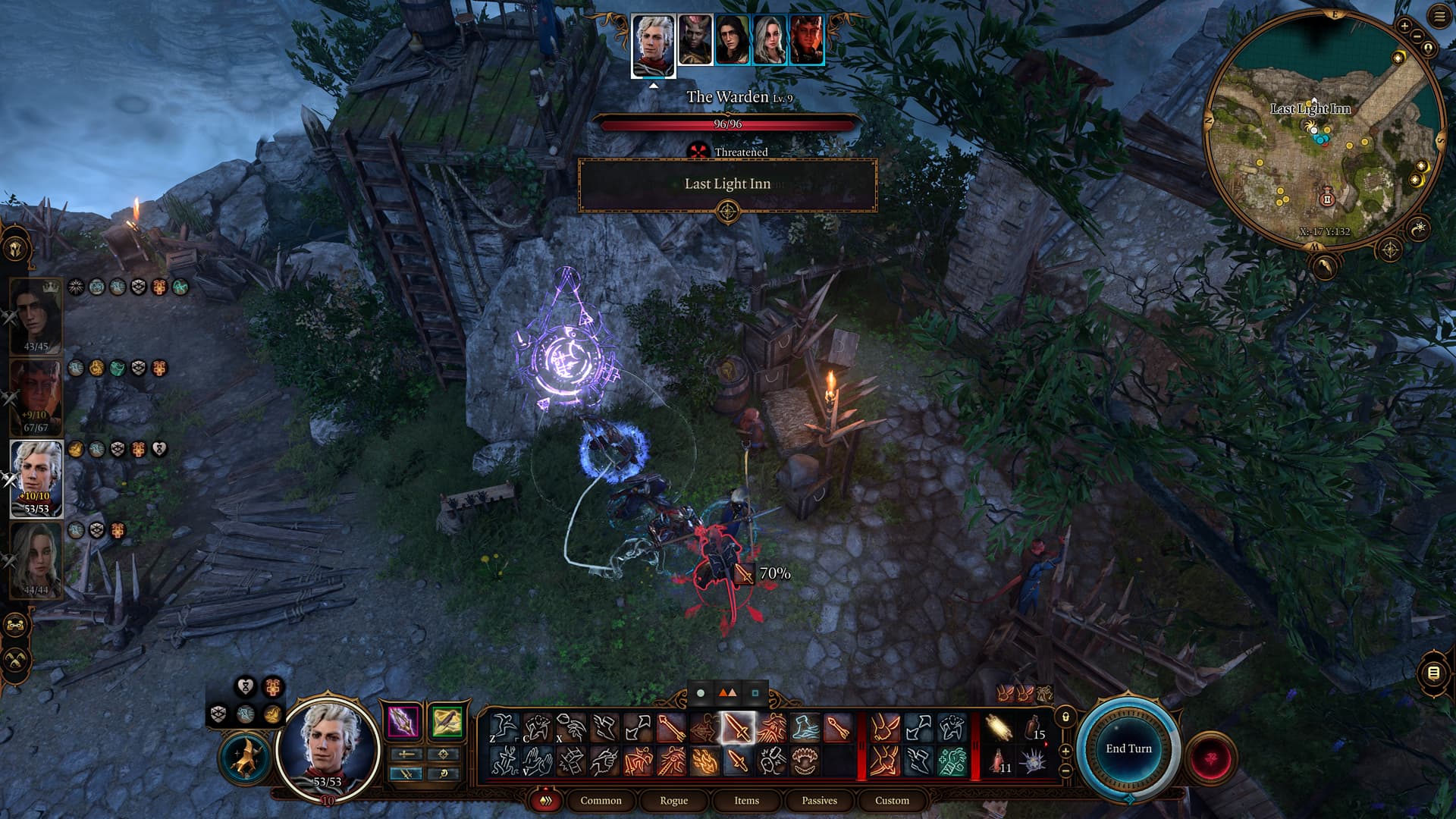Viewport: 1456px width, 819px height.
Task: Open the hamburger game menu
Action: [x=1440, y=17]
